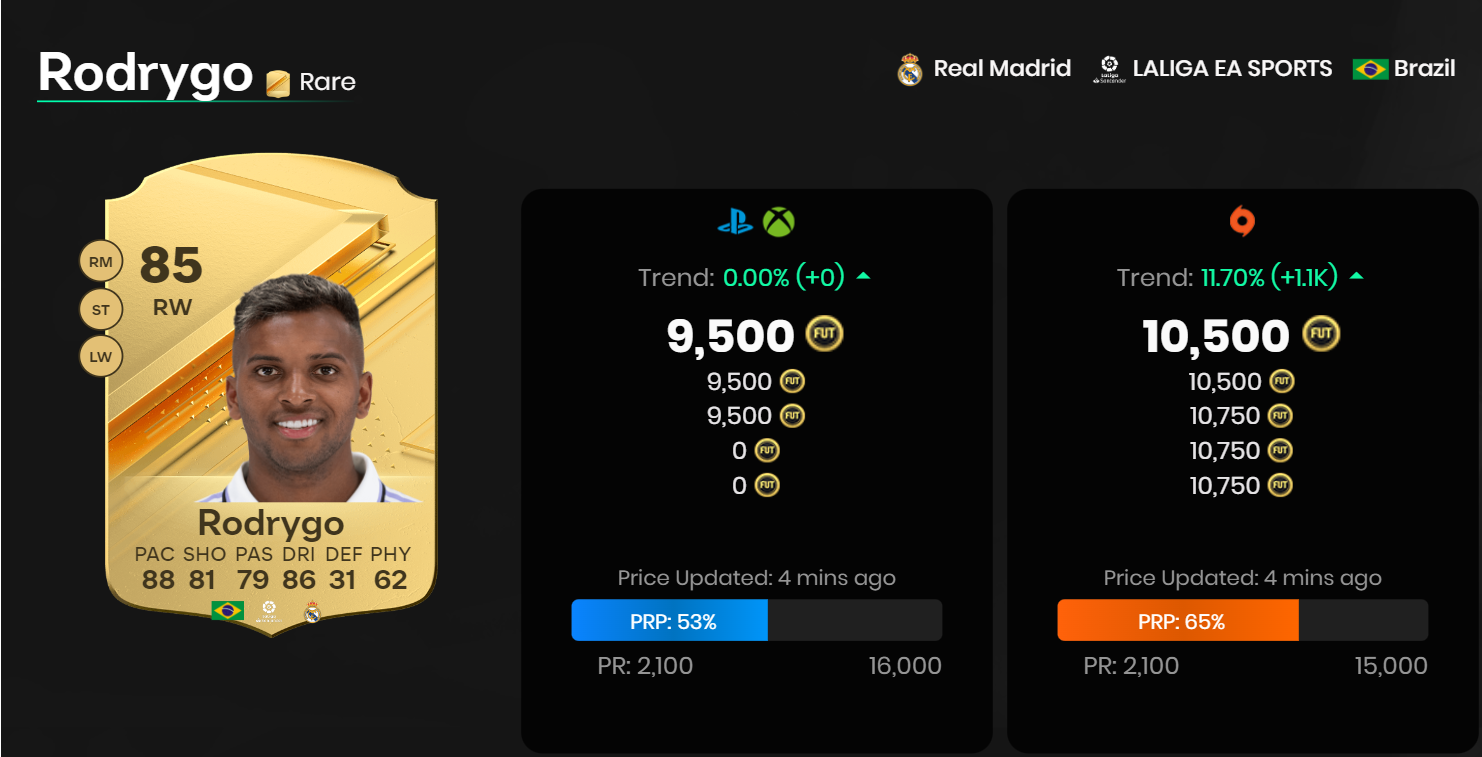The width and height of the screenshot is (1482, 757).
Task: Toggle the ST alternate position badge
Action: click(100, 308)
